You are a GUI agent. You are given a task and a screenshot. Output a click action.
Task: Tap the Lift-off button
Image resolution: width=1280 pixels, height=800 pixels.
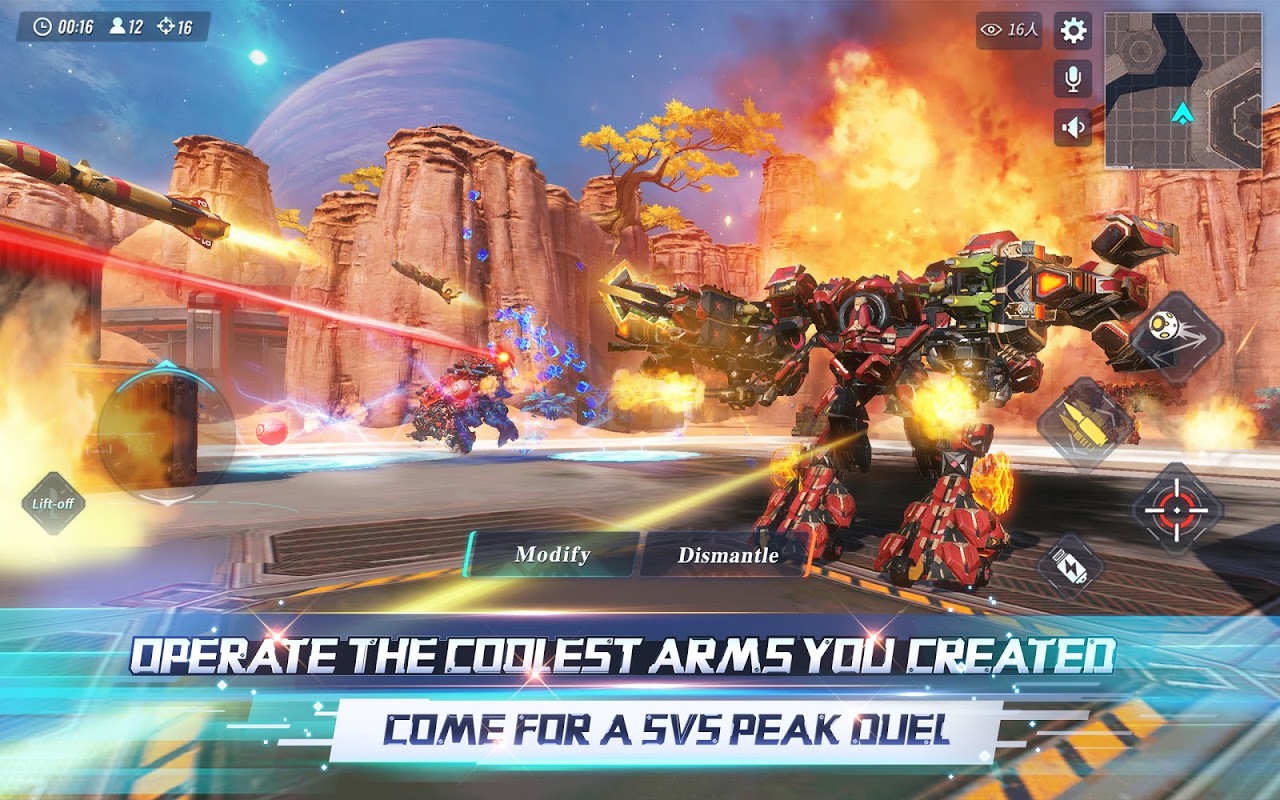tap(53, 503)
